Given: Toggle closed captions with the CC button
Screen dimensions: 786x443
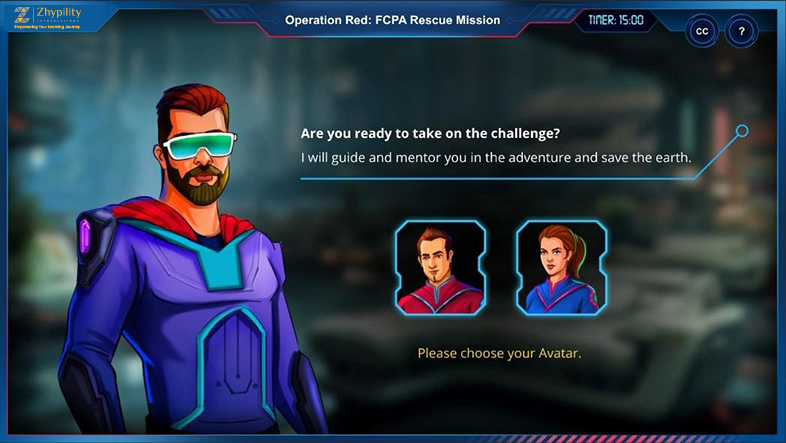Looking at the screenshot, I should point(702,31).
